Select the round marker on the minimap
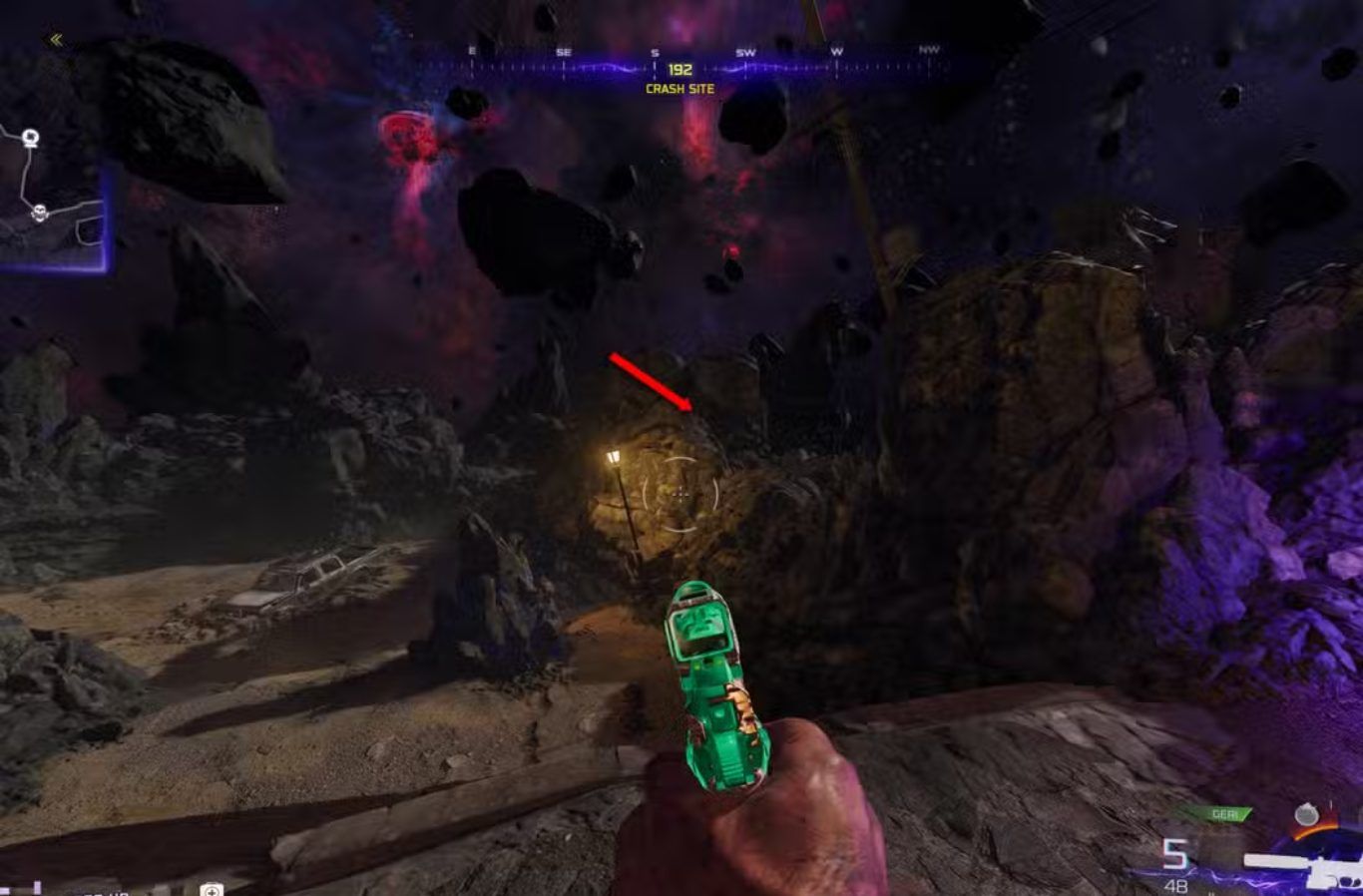This screenshot has width=1363, height=896. coord(31,138)
